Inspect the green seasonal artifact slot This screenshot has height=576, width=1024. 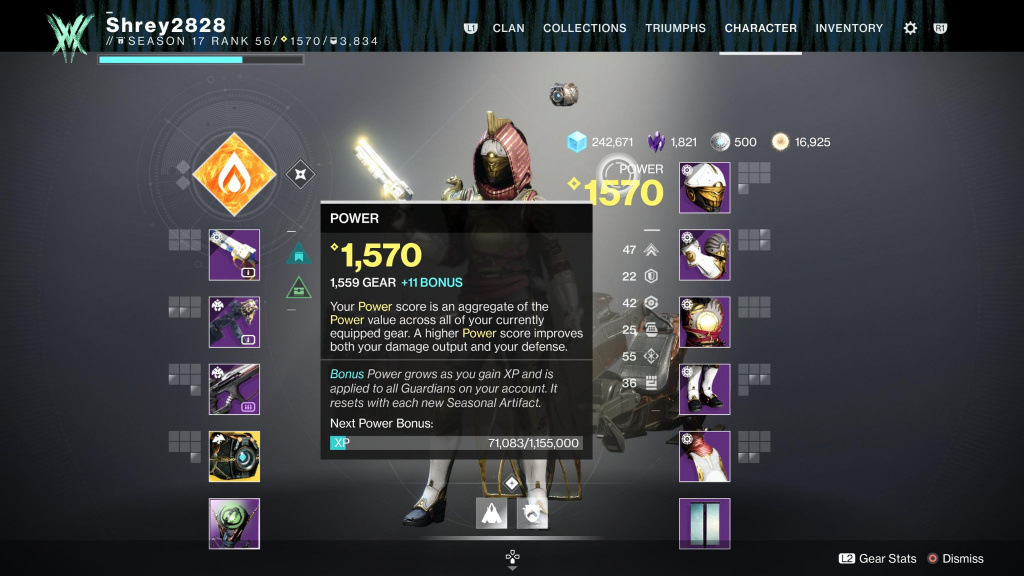(234, 524)
